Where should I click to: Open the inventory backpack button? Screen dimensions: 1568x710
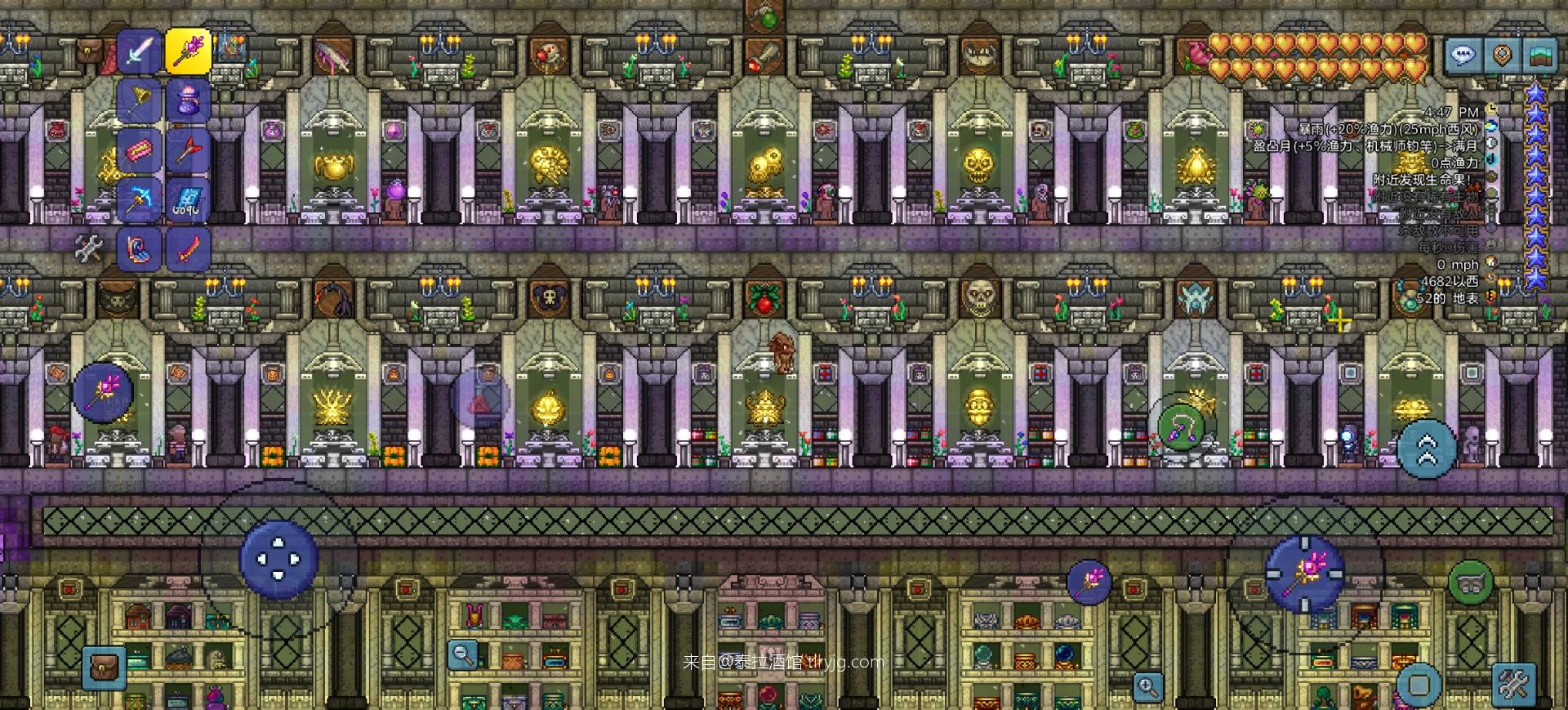pyautogui.click(x=104, y=668)
